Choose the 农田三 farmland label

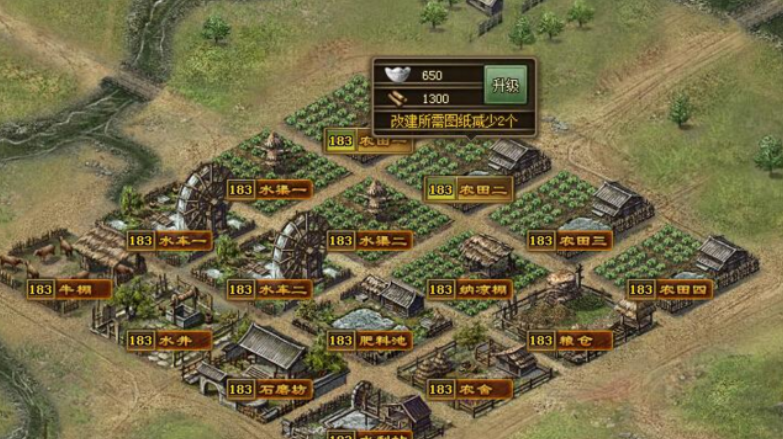570,240
